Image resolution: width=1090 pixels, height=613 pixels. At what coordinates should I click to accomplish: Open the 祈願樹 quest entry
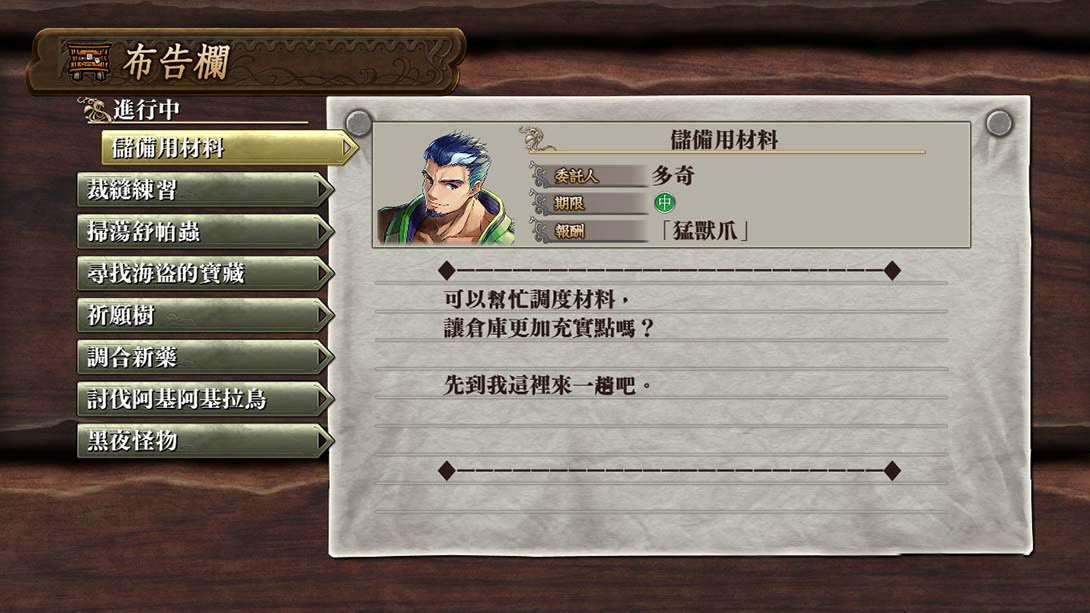point(205,315)
